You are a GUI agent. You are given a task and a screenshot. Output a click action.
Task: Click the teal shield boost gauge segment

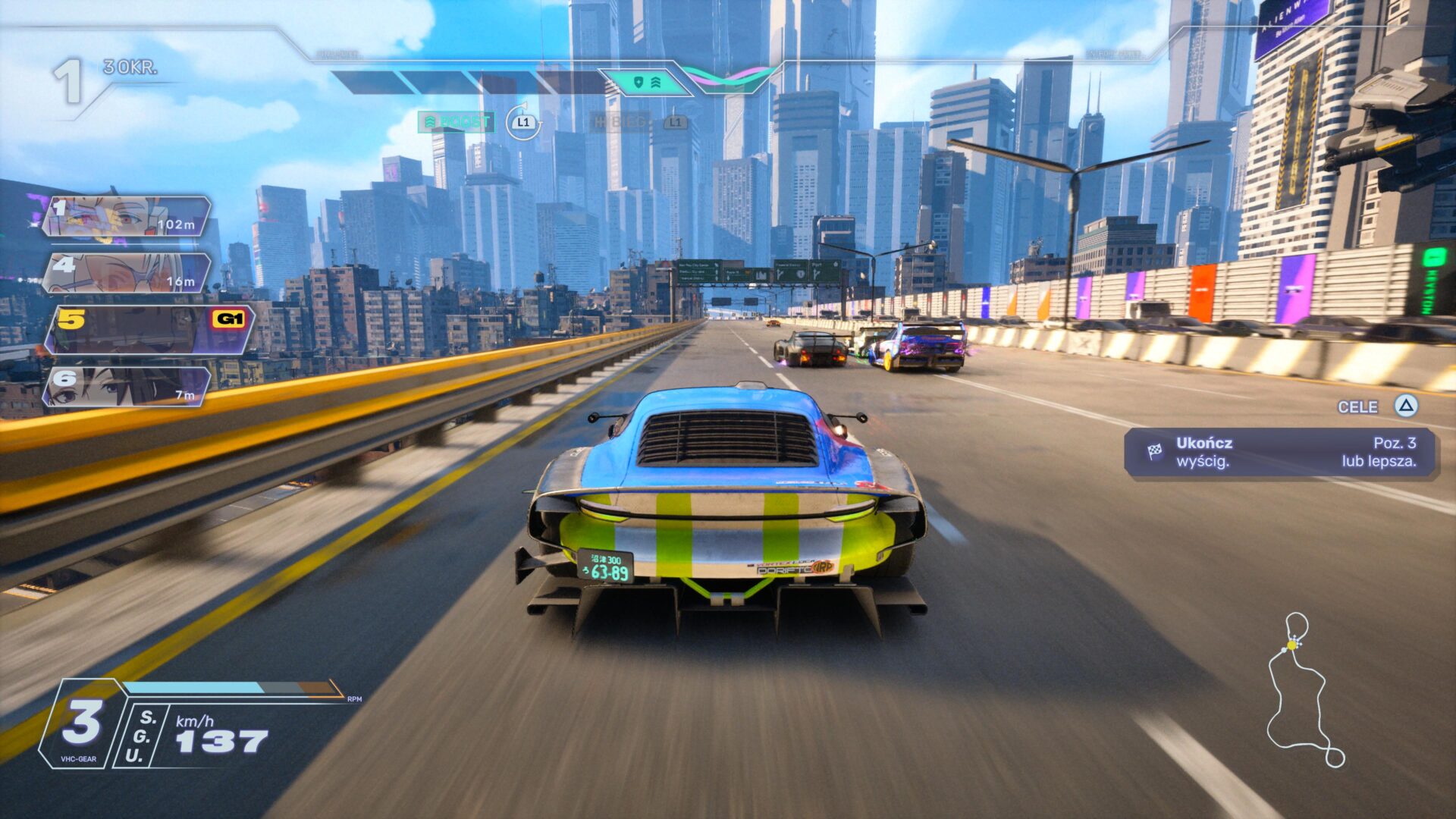[645, 82]
